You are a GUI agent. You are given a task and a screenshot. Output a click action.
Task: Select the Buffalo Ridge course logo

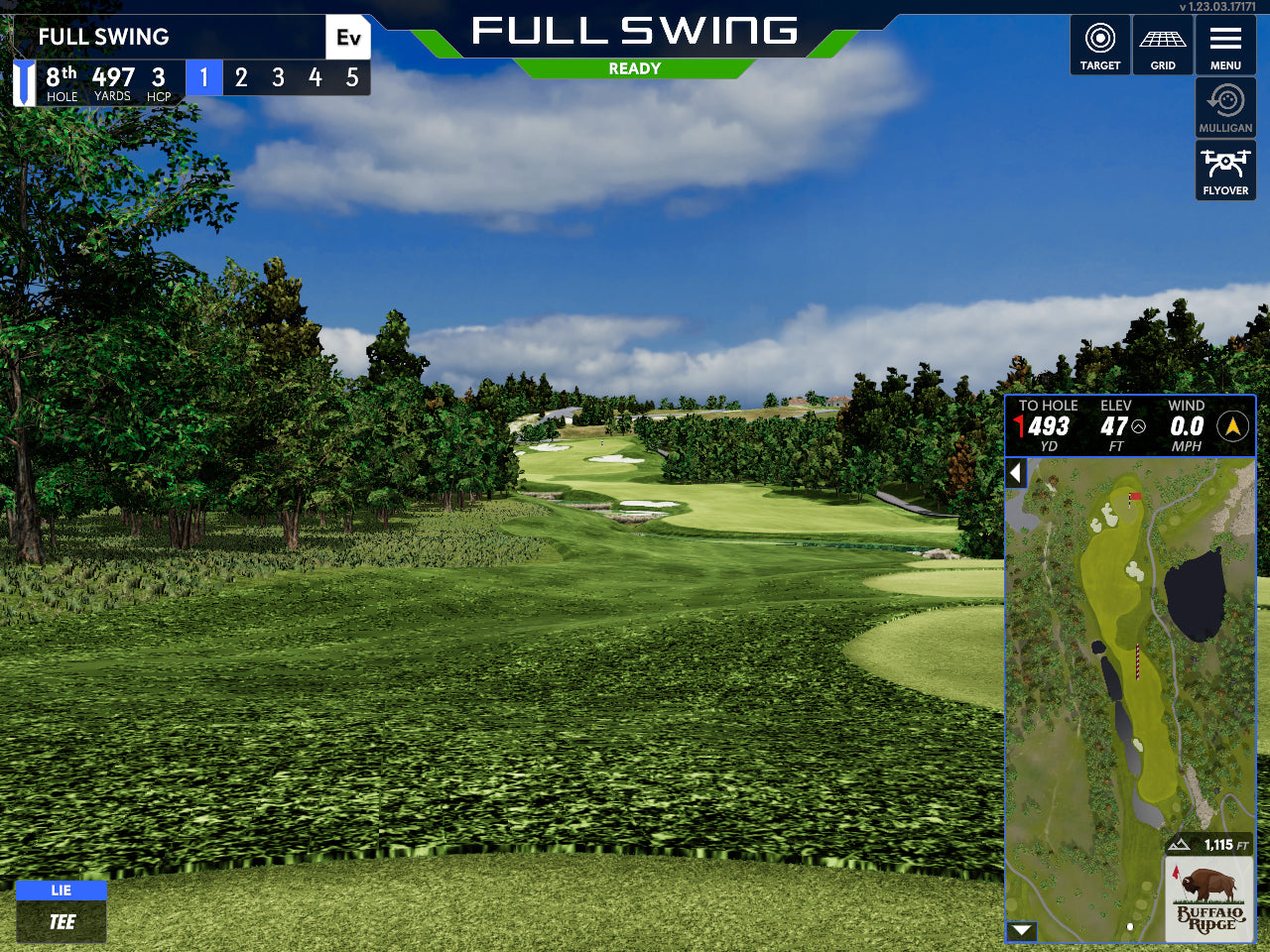point(1208,899)
